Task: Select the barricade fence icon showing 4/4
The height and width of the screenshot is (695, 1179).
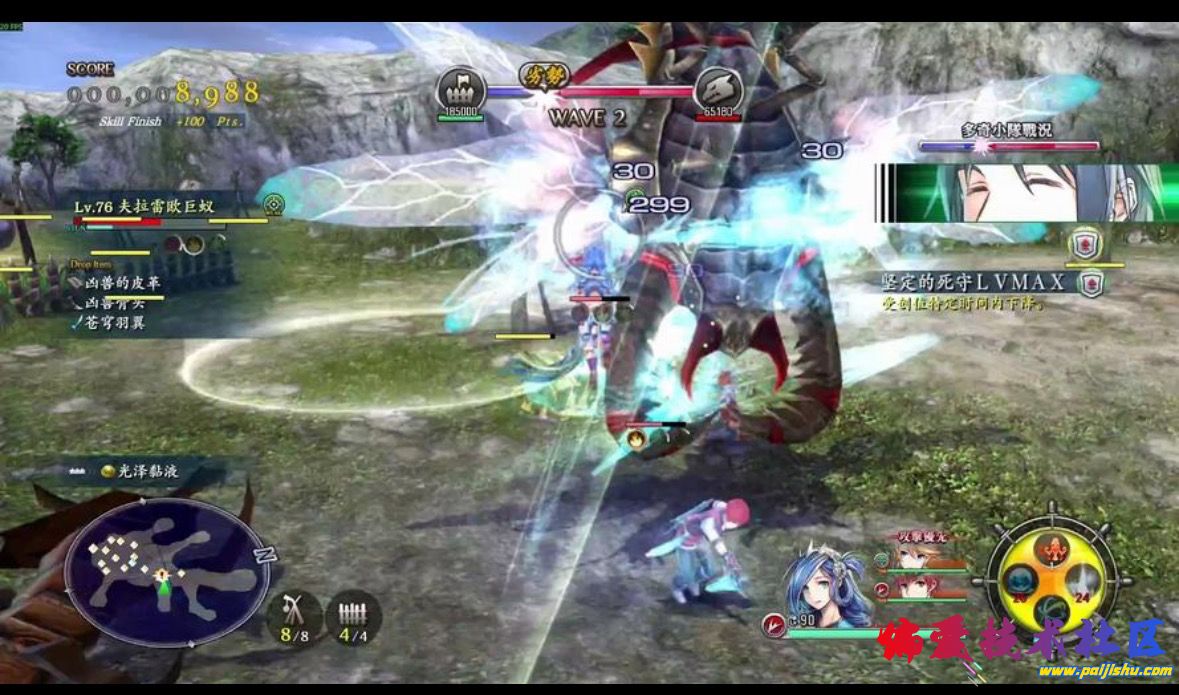Action: pos(352,615)
